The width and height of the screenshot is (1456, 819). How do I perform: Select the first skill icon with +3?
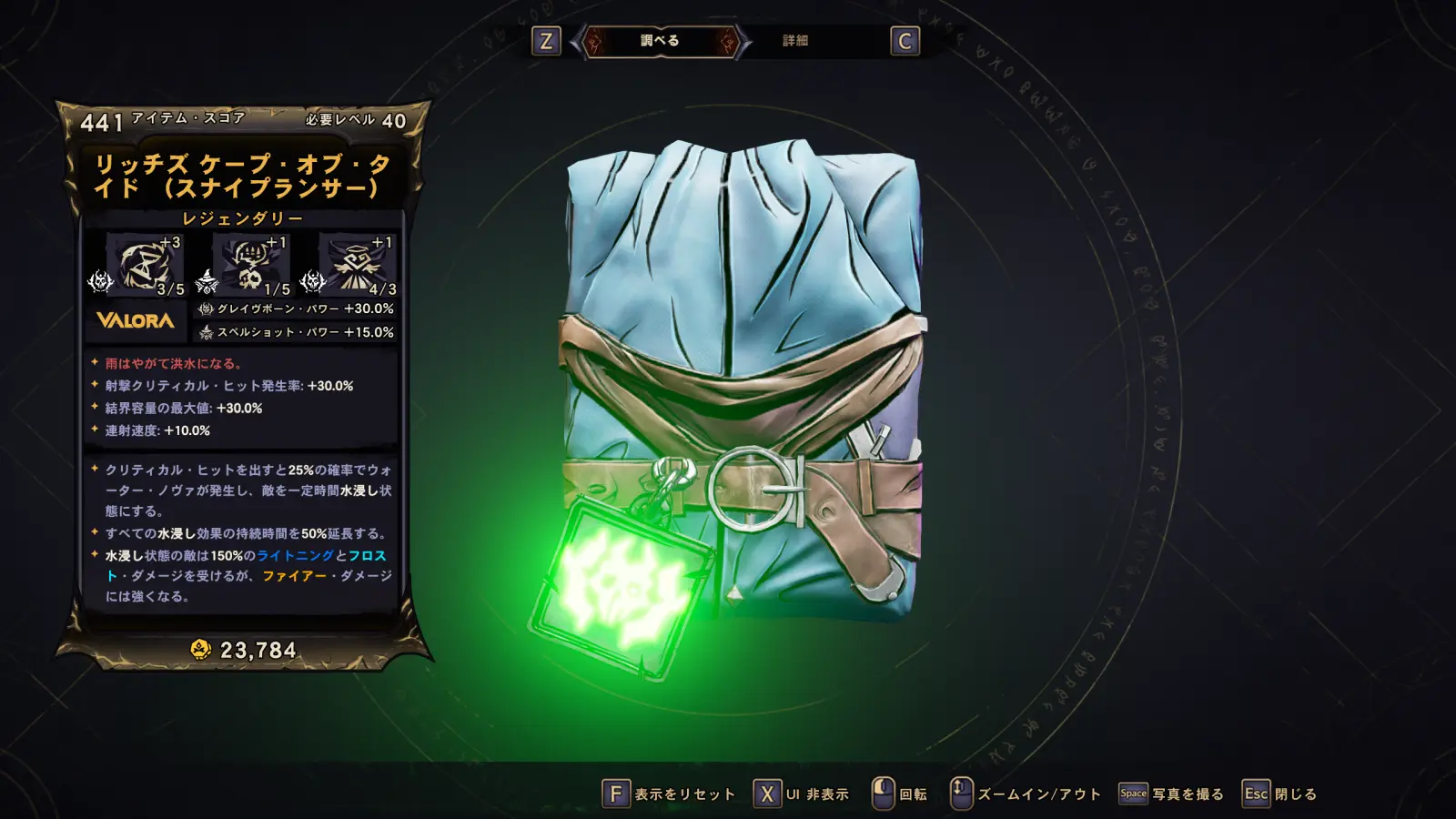click(145, 264)
